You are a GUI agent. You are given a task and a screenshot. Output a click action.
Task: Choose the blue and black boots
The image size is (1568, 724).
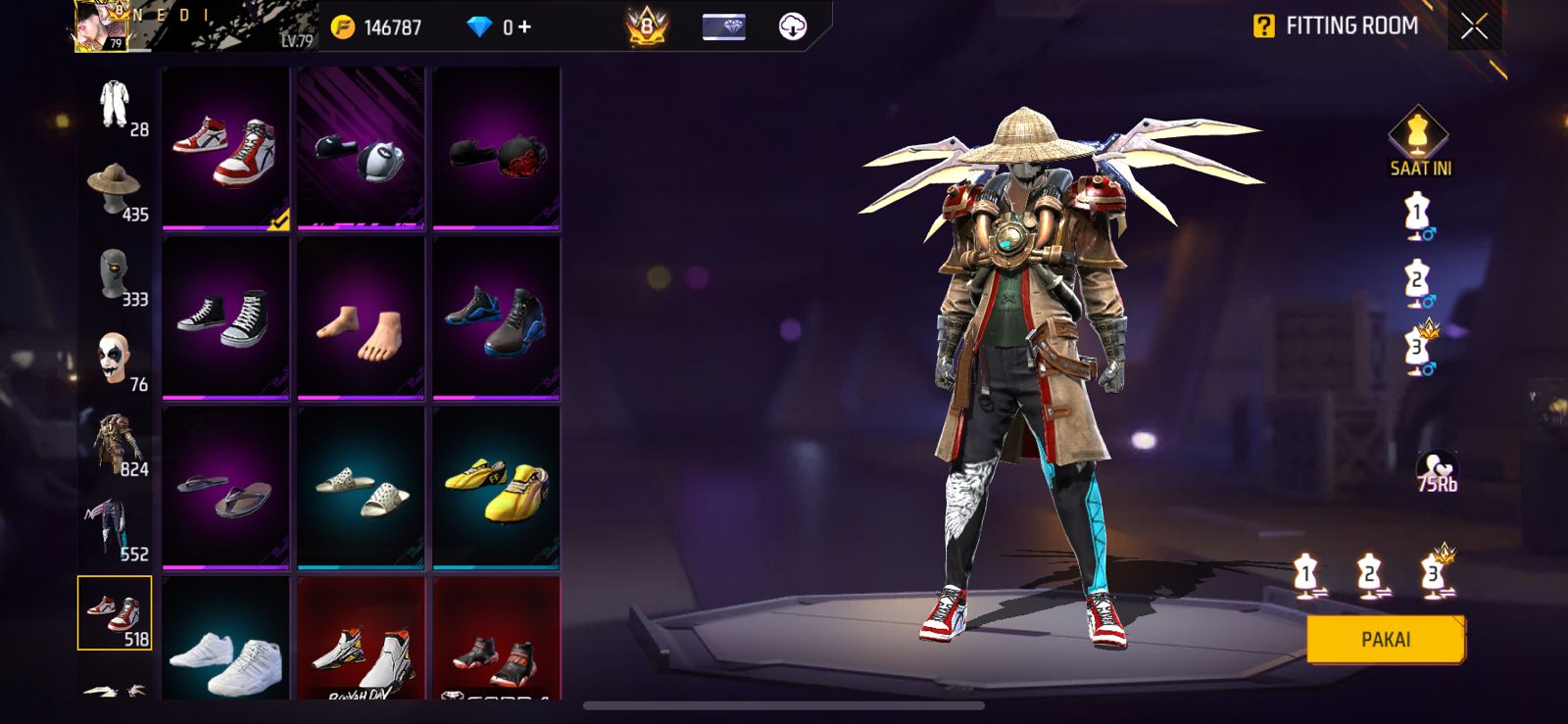[496, 318]
